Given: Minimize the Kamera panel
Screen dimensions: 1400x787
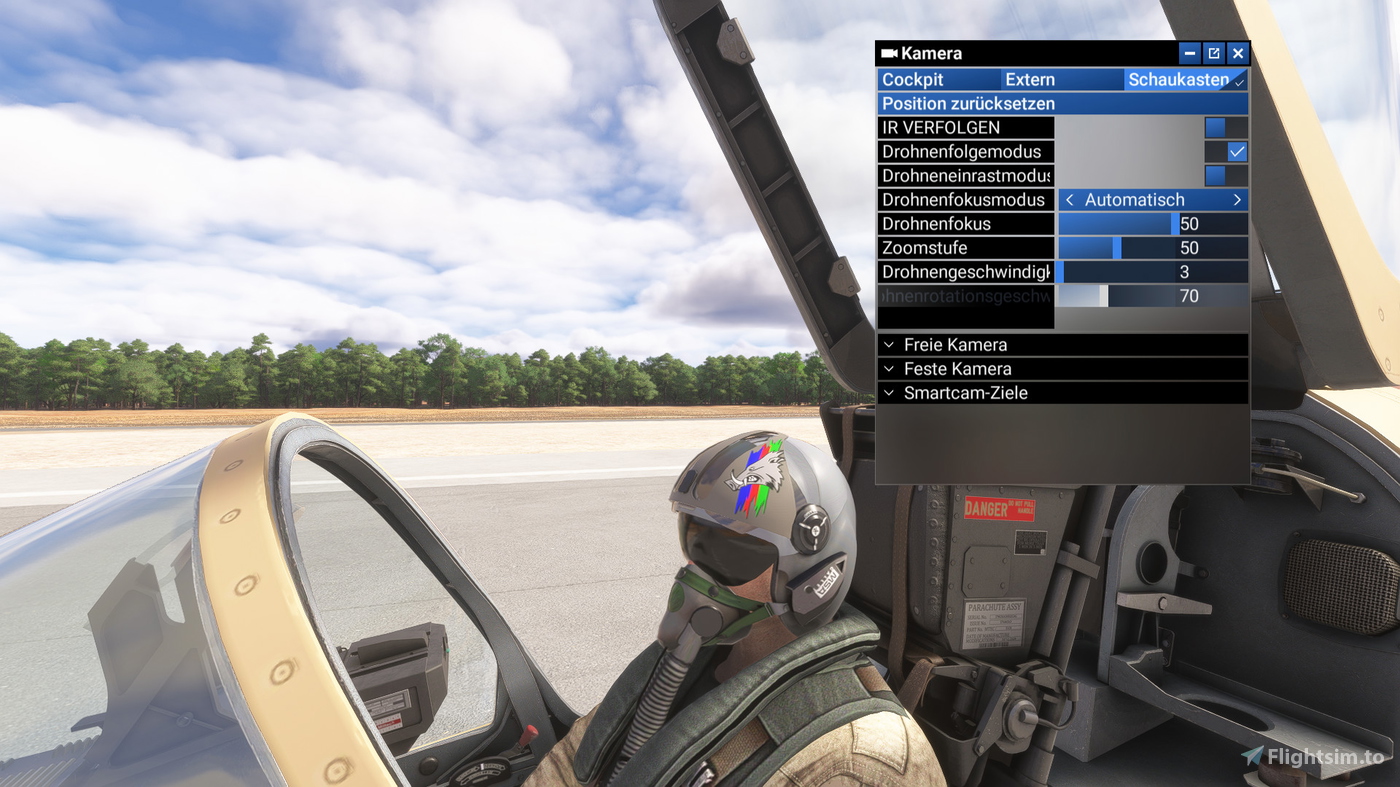Looking at the screenshot, I should point(1189,53).
